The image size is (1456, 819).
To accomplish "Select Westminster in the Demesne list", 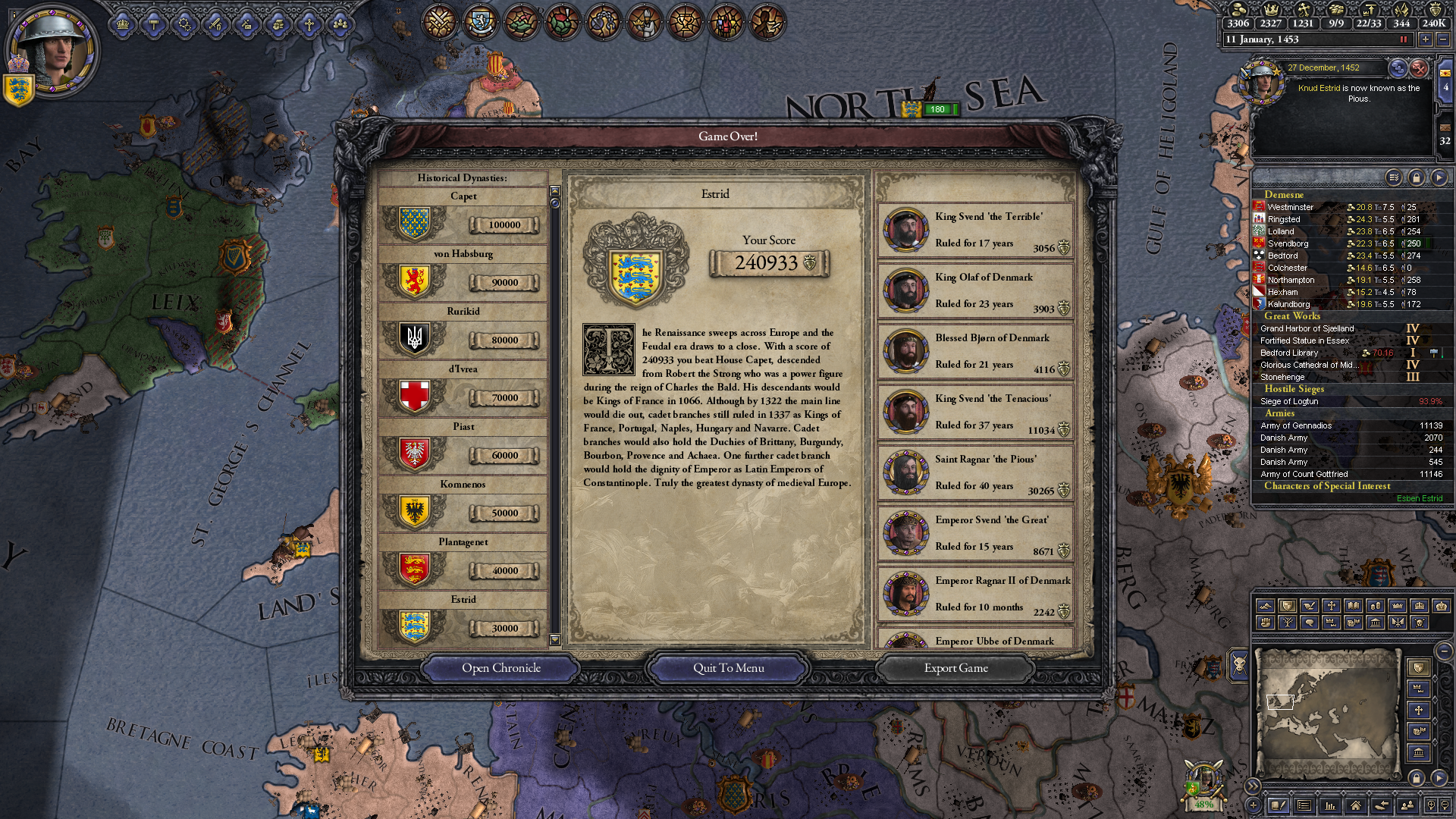I will tap(1291, 207).
